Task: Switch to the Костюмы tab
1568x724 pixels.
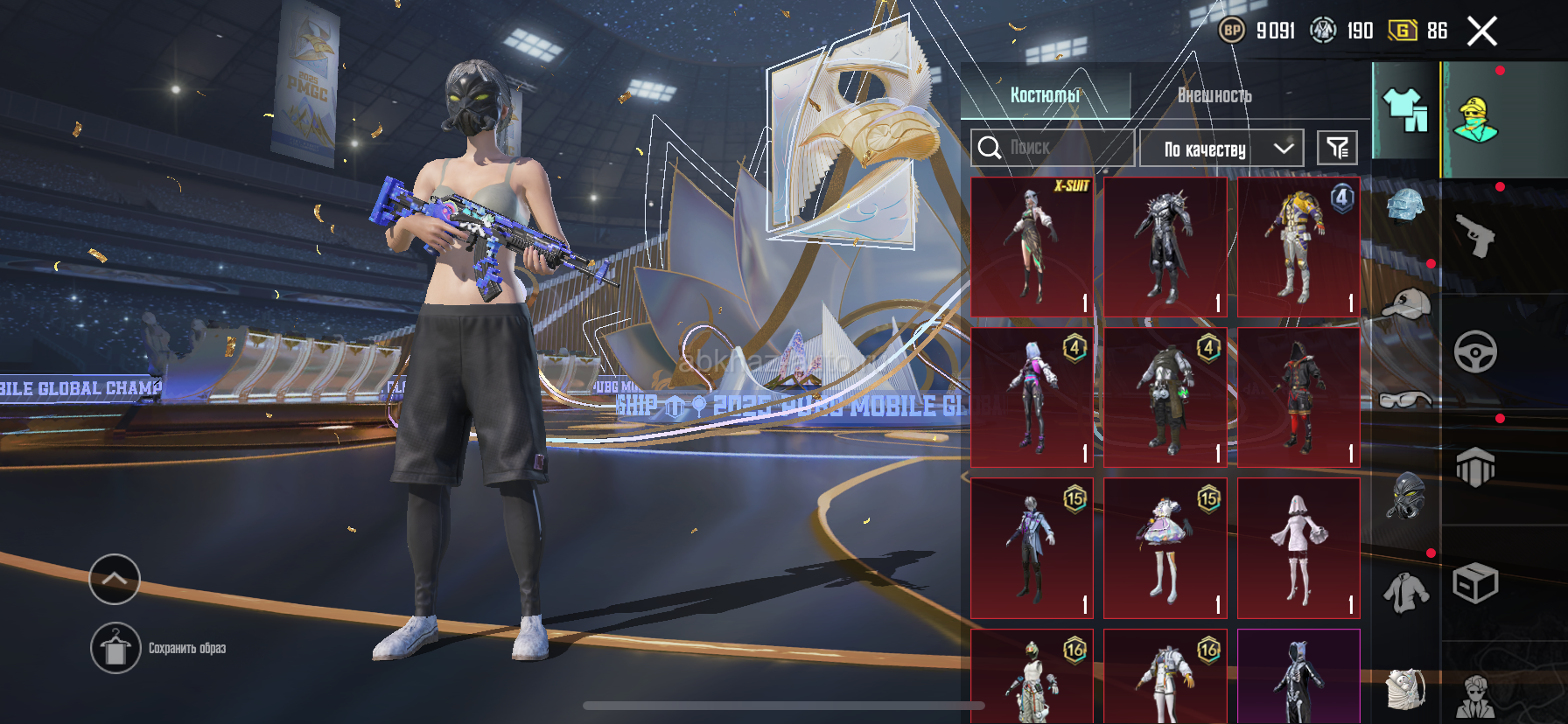Action: (x=1045, y=95)
